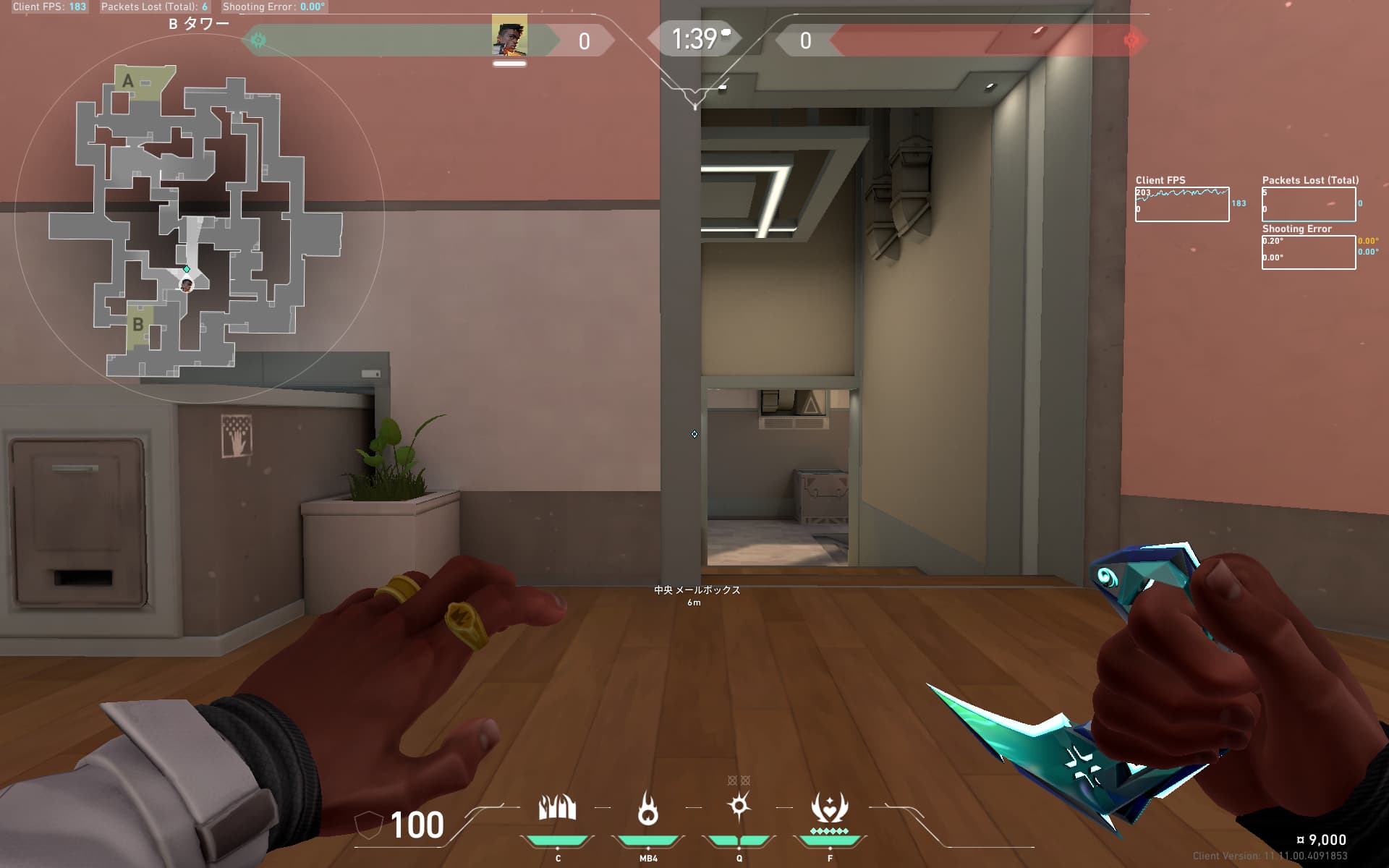Image resolution: width=1389 pixels, height=868 pixels.
Task: Select the A site marker on minimap
Action: [x=128, y=80]
